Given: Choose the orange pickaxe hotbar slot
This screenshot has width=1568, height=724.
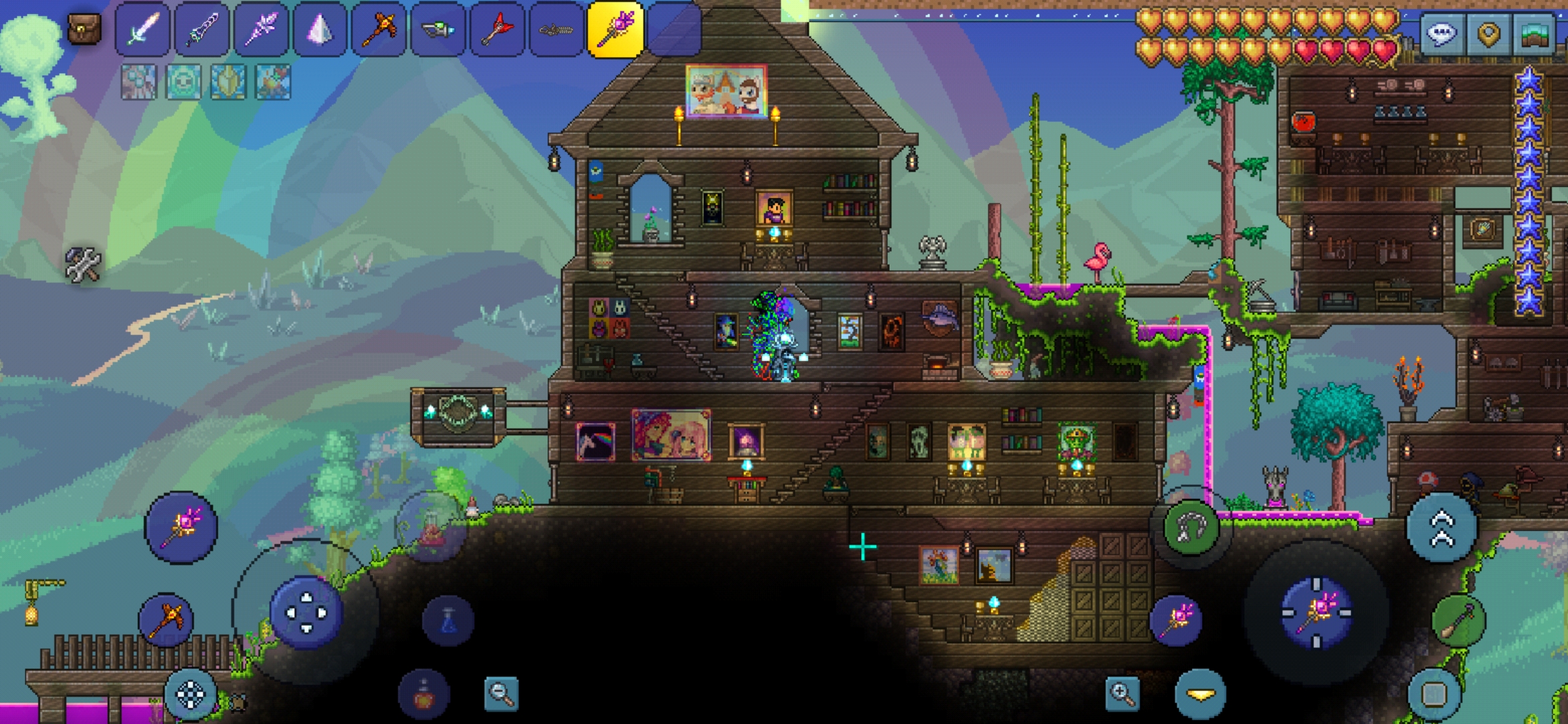Looking at the screenshot, I should [379, 29].
